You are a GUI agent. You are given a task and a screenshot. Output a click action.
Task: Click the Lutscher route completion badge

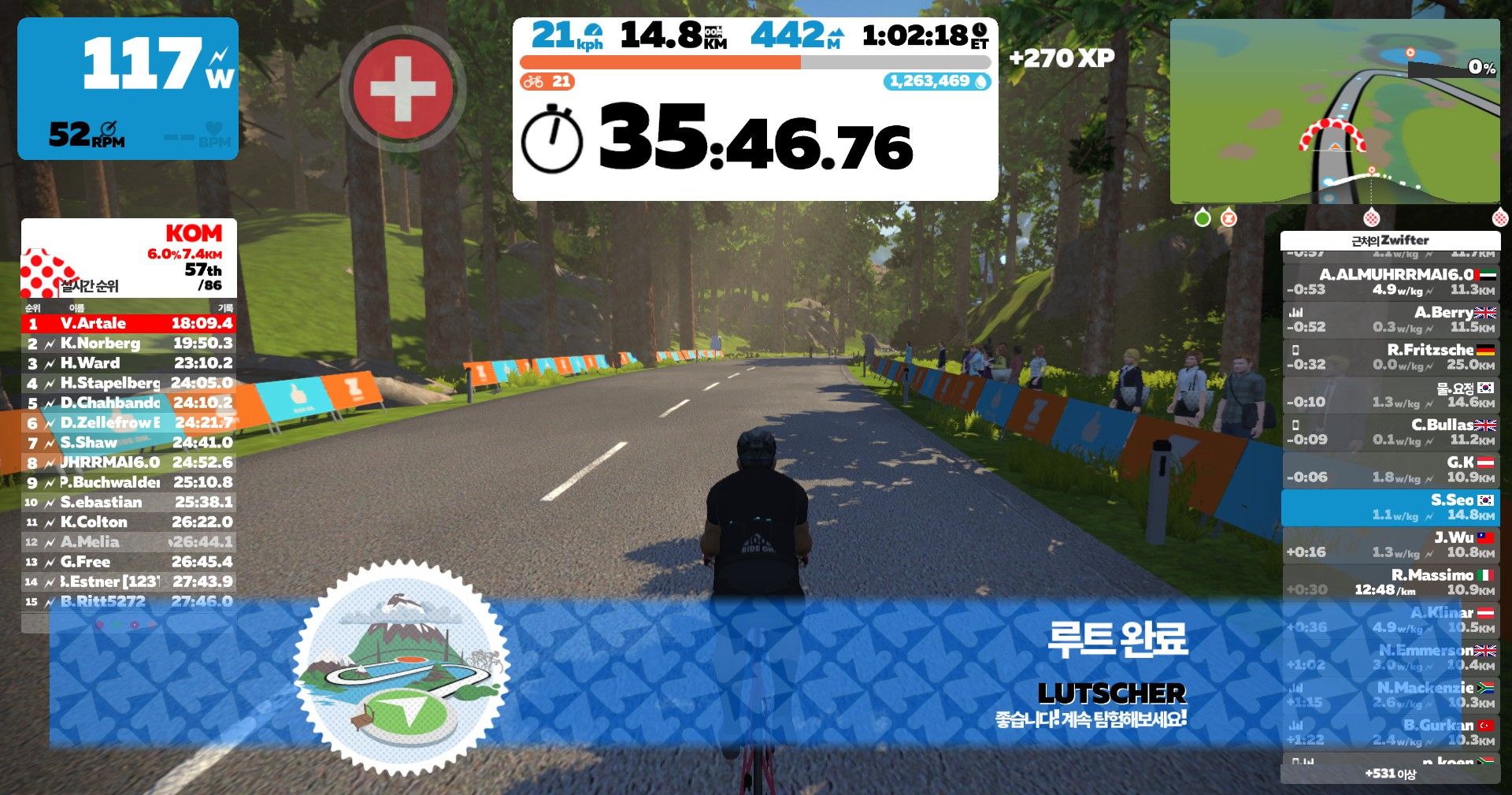(402, 668)
